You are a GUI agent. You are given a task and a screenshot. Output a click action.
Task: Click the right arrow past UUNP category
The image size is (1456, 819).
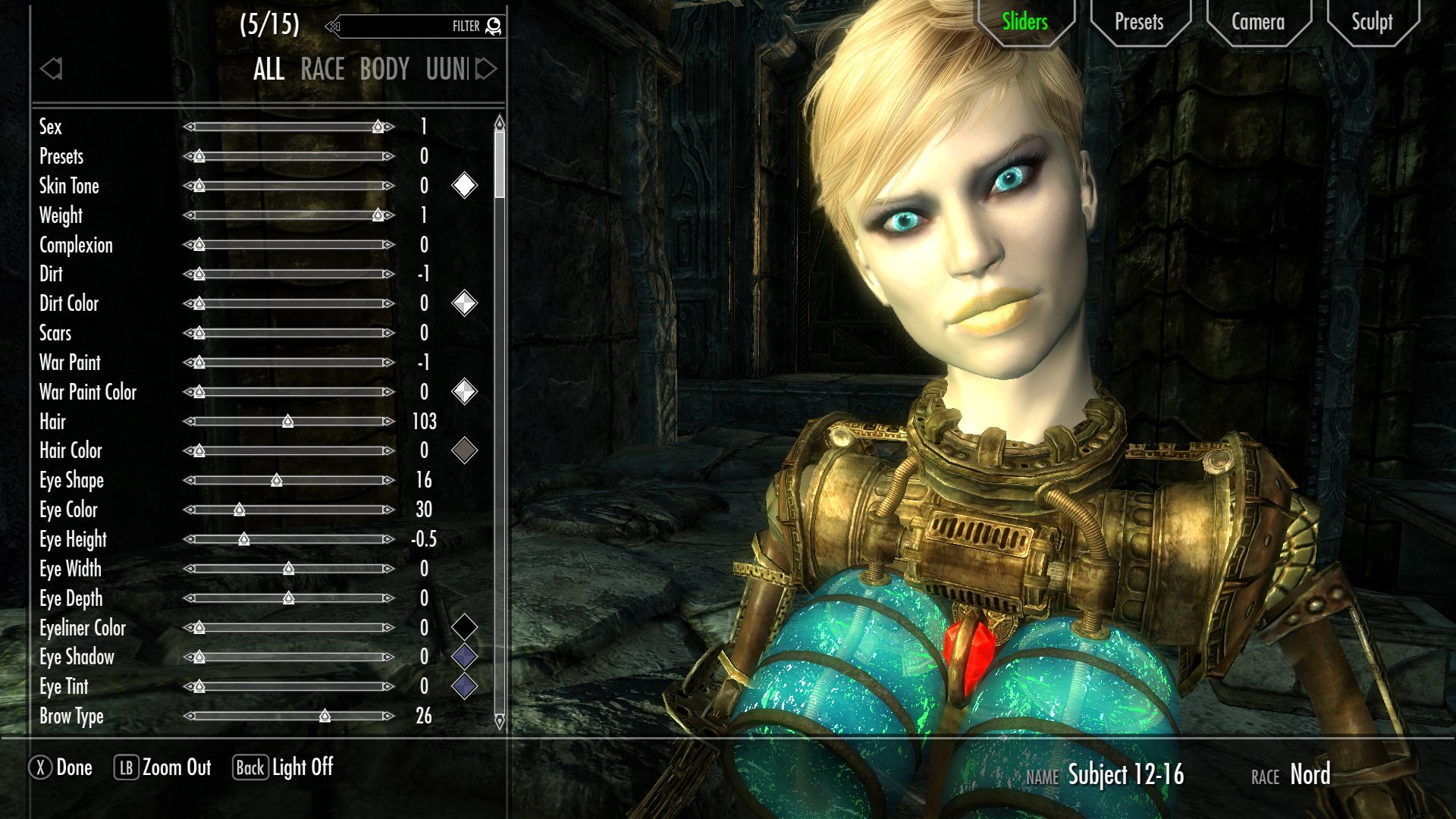click(489, 69)
